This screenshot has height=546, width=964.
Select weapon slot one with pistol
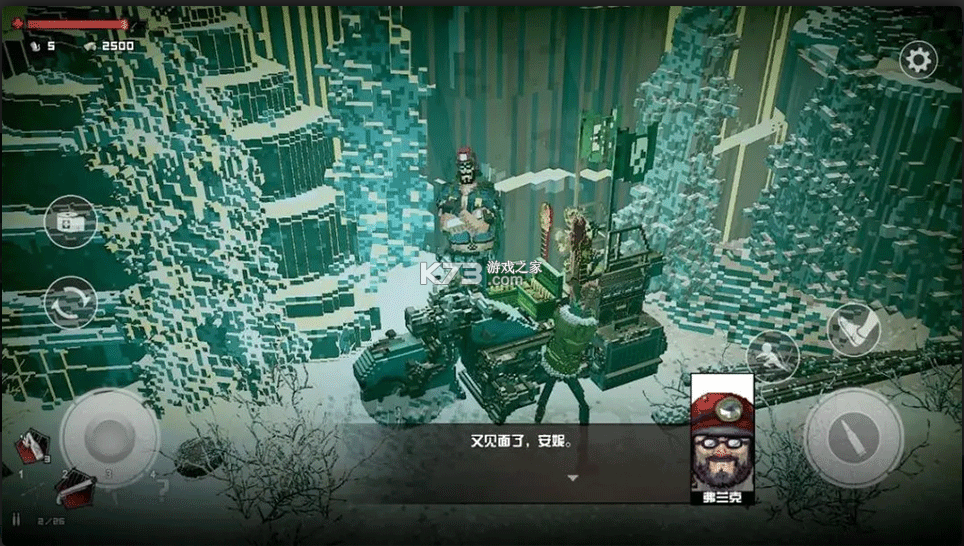31,447
